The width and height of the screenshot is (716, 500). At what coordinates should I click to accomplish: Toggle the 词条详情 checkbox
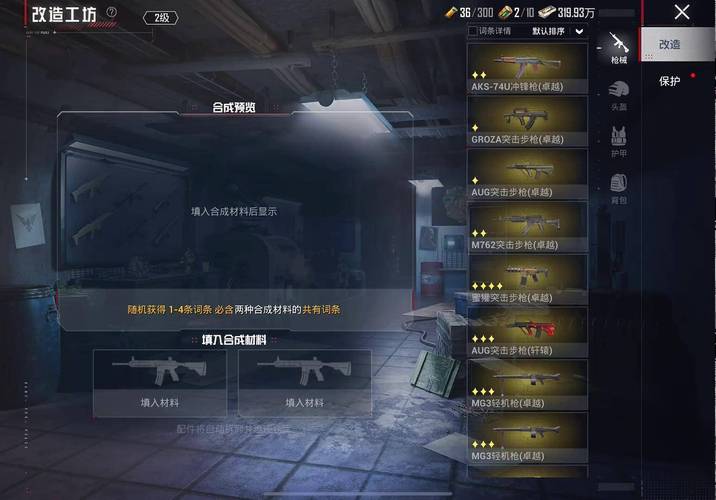point(473,31)
